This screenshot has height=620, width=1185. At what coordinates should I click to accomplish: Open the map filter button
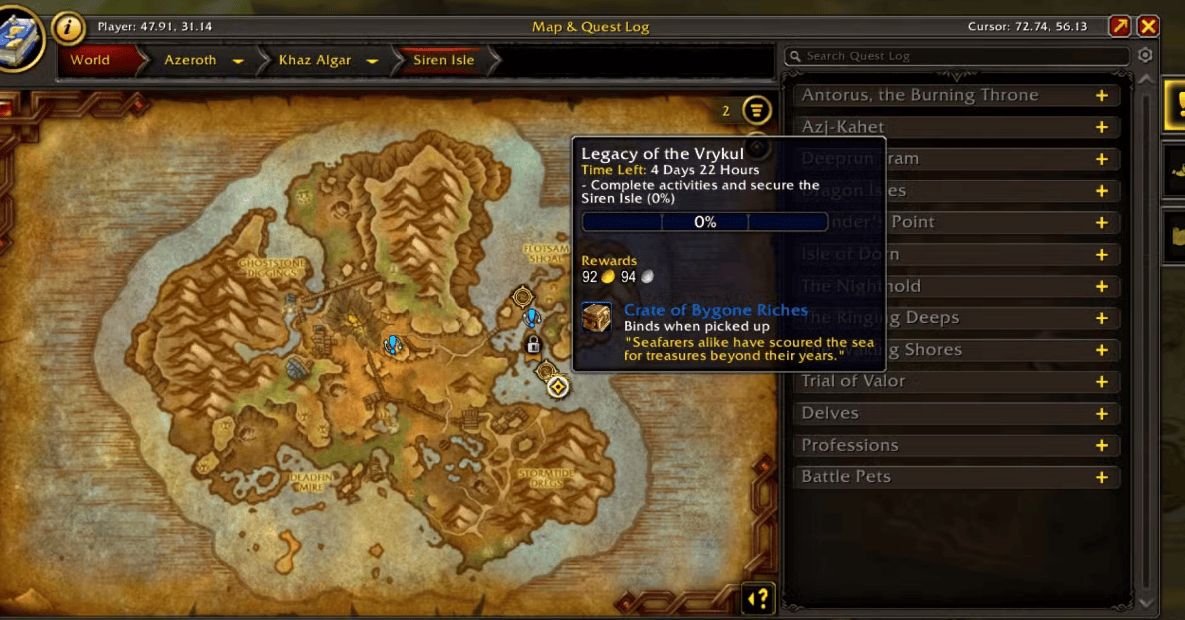point(758,110)
